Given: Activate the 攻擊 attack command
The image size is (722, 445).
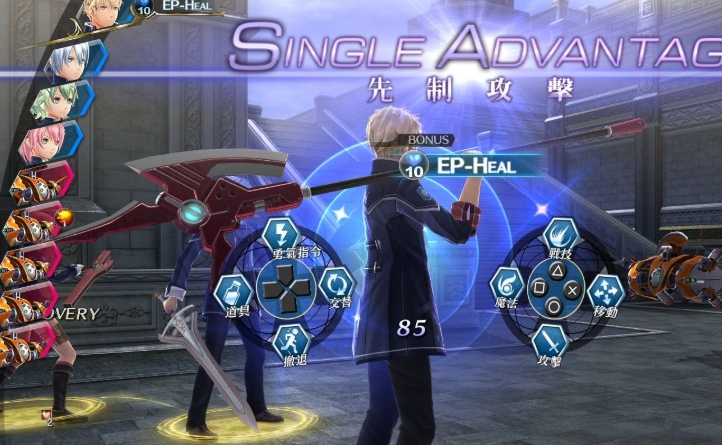Looking at the screenshot, I should pos(549,341).
